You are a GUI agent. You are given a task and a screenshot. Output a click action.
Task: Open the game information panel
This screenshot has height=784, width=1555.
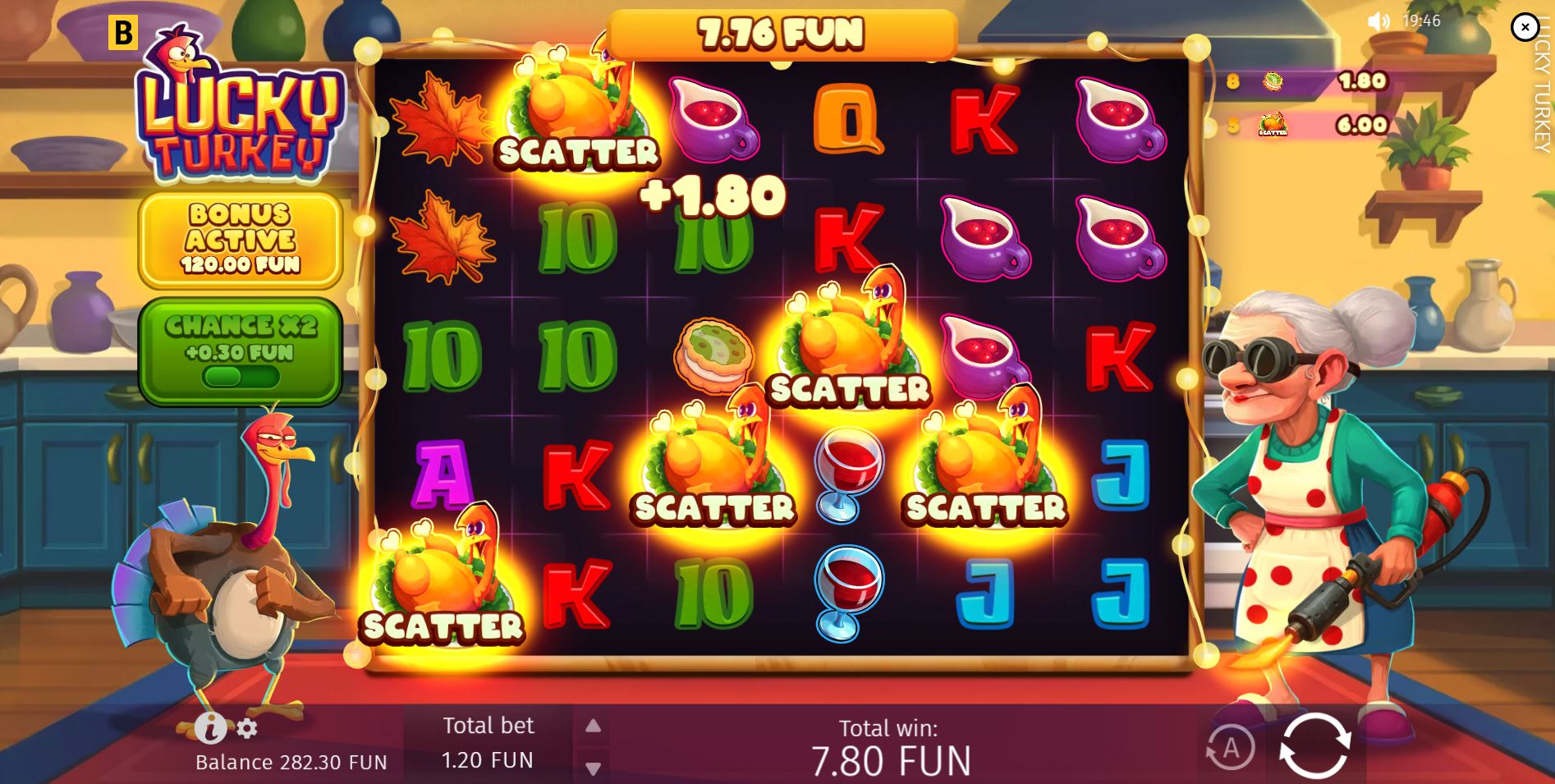[x=212, y=727]
